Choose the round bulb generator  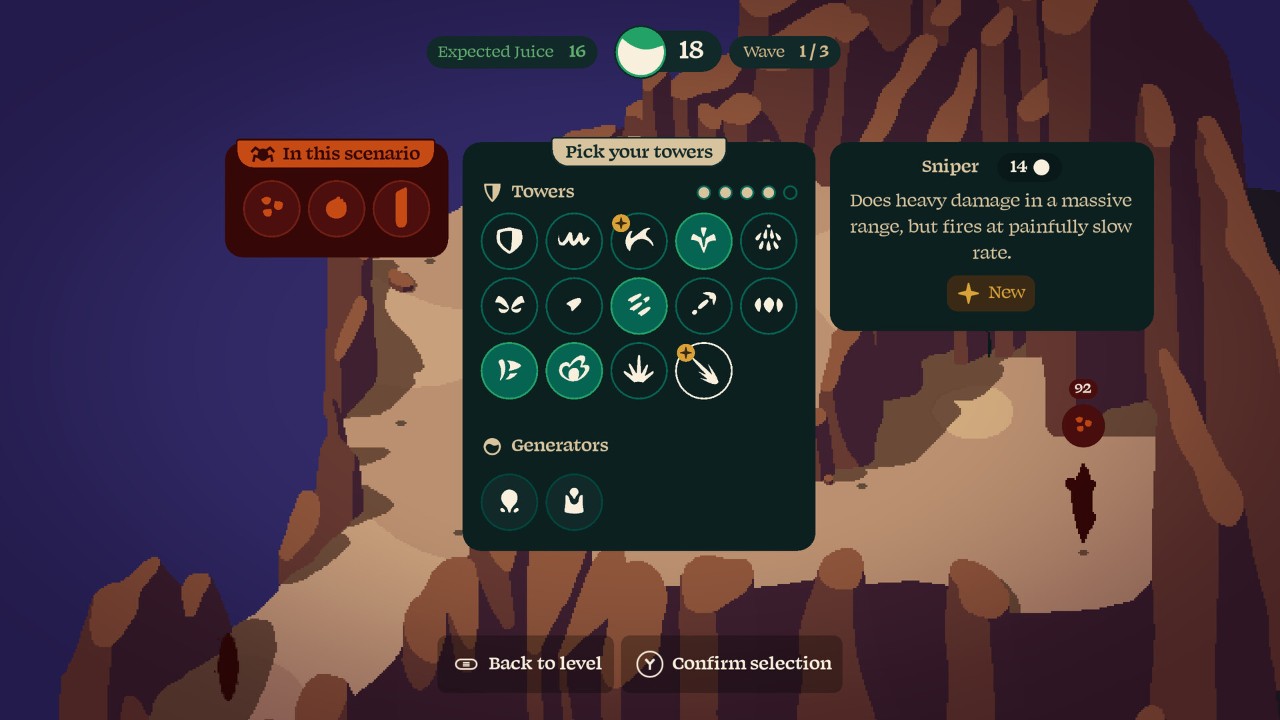point(509,501)
